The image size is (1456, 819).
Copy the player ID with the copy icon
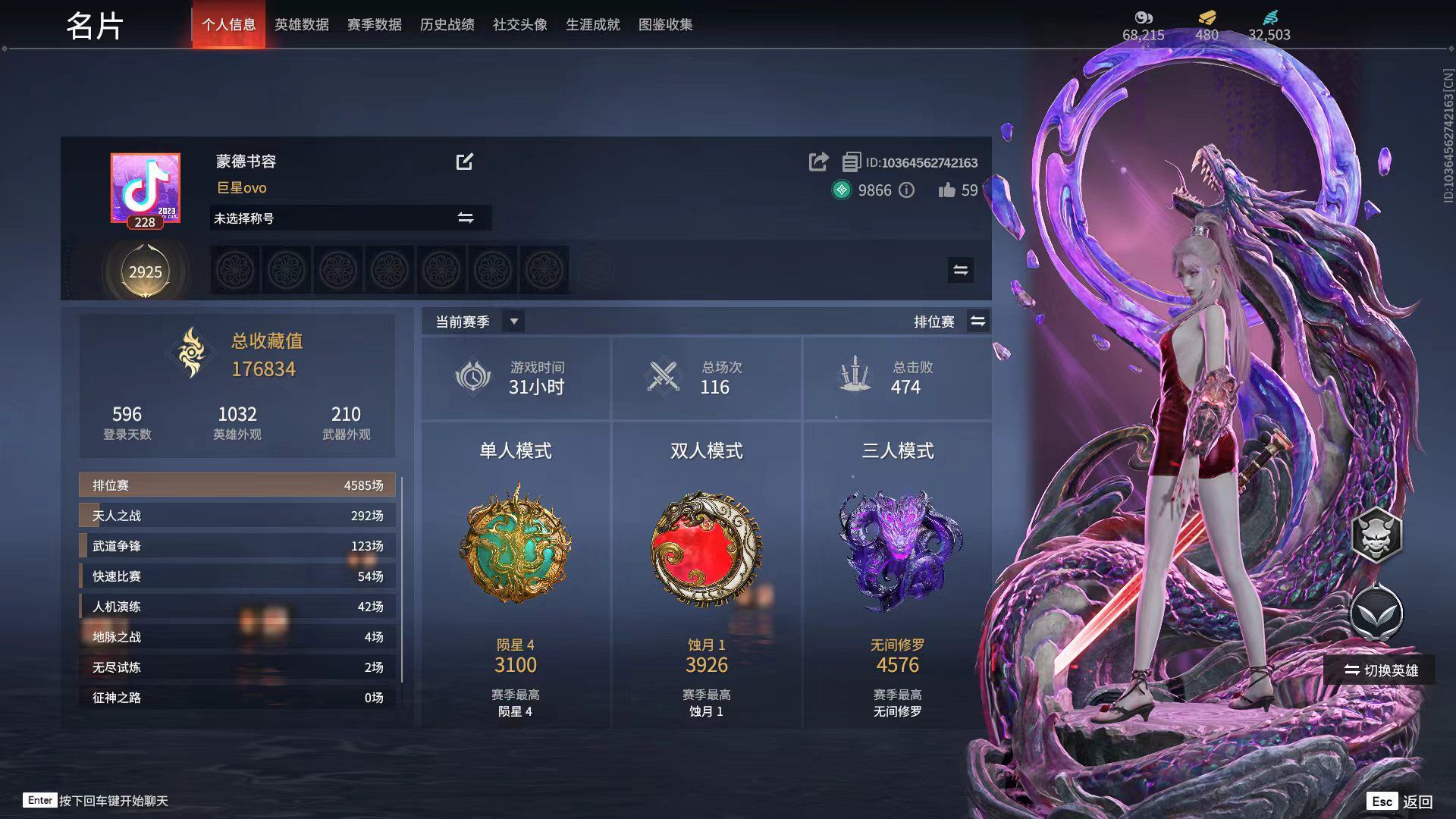852,162
